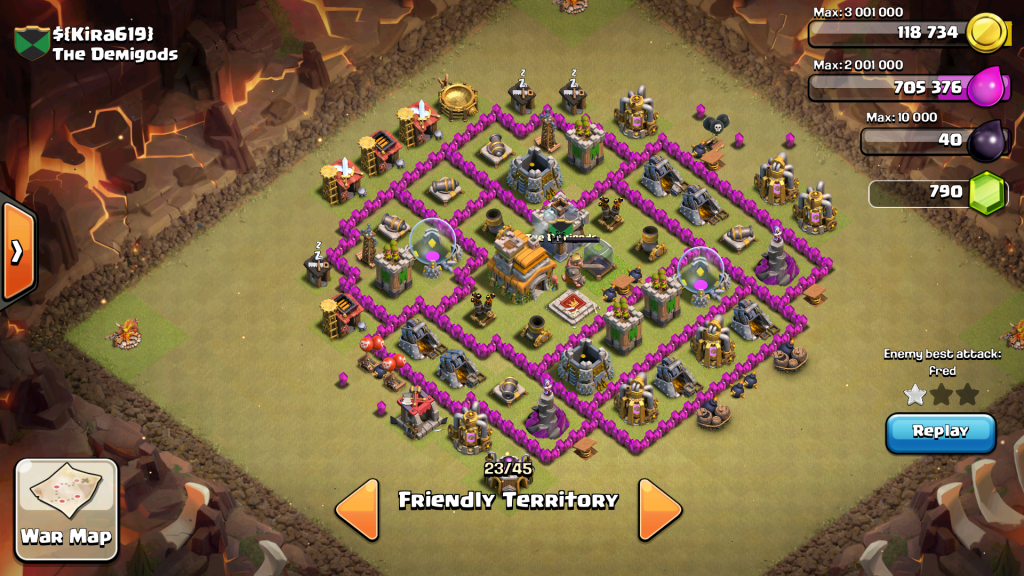Go to the previous base with left arrow
This screenshot has width=1024, height=576.
[x=357, y=509]
